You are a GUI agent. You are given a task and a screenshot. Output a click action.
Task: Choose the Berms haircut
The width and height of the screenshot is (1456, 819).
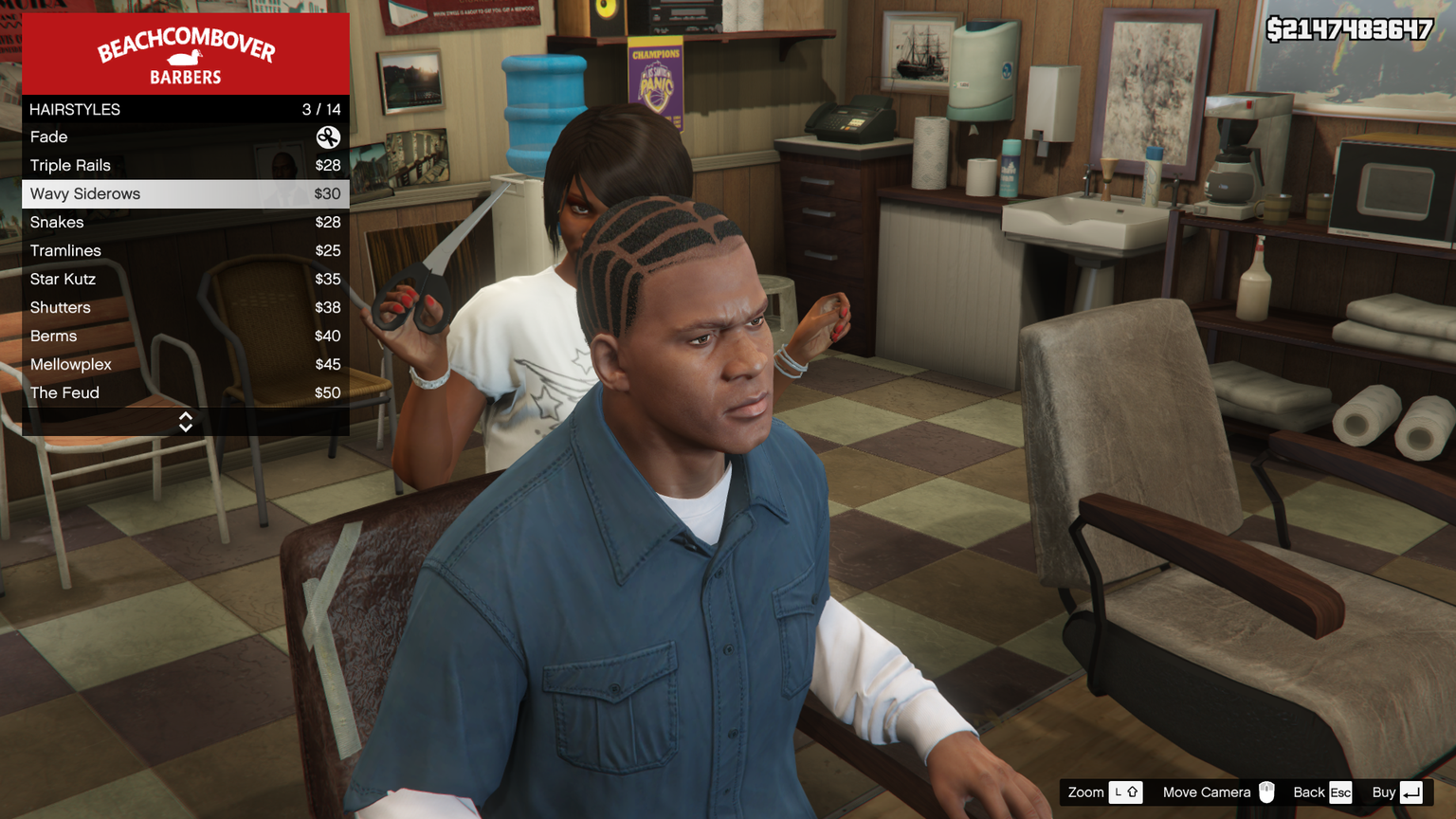[185, 337]
